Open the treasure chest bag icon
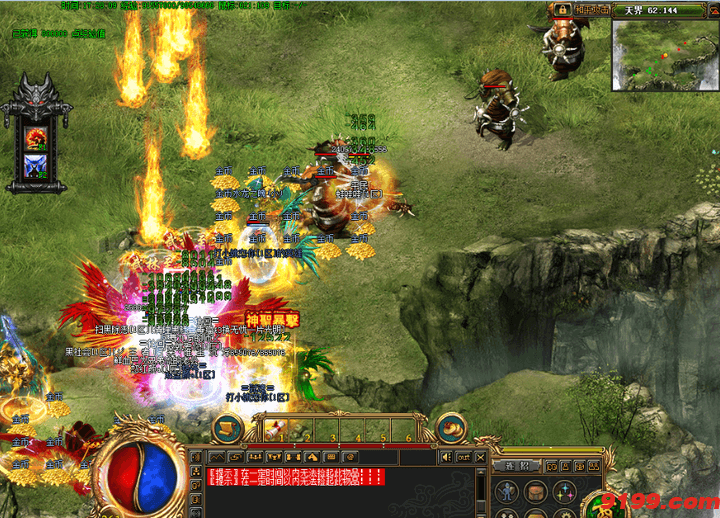The height and width of the screenshot is (518, 720). pos(538,492)
